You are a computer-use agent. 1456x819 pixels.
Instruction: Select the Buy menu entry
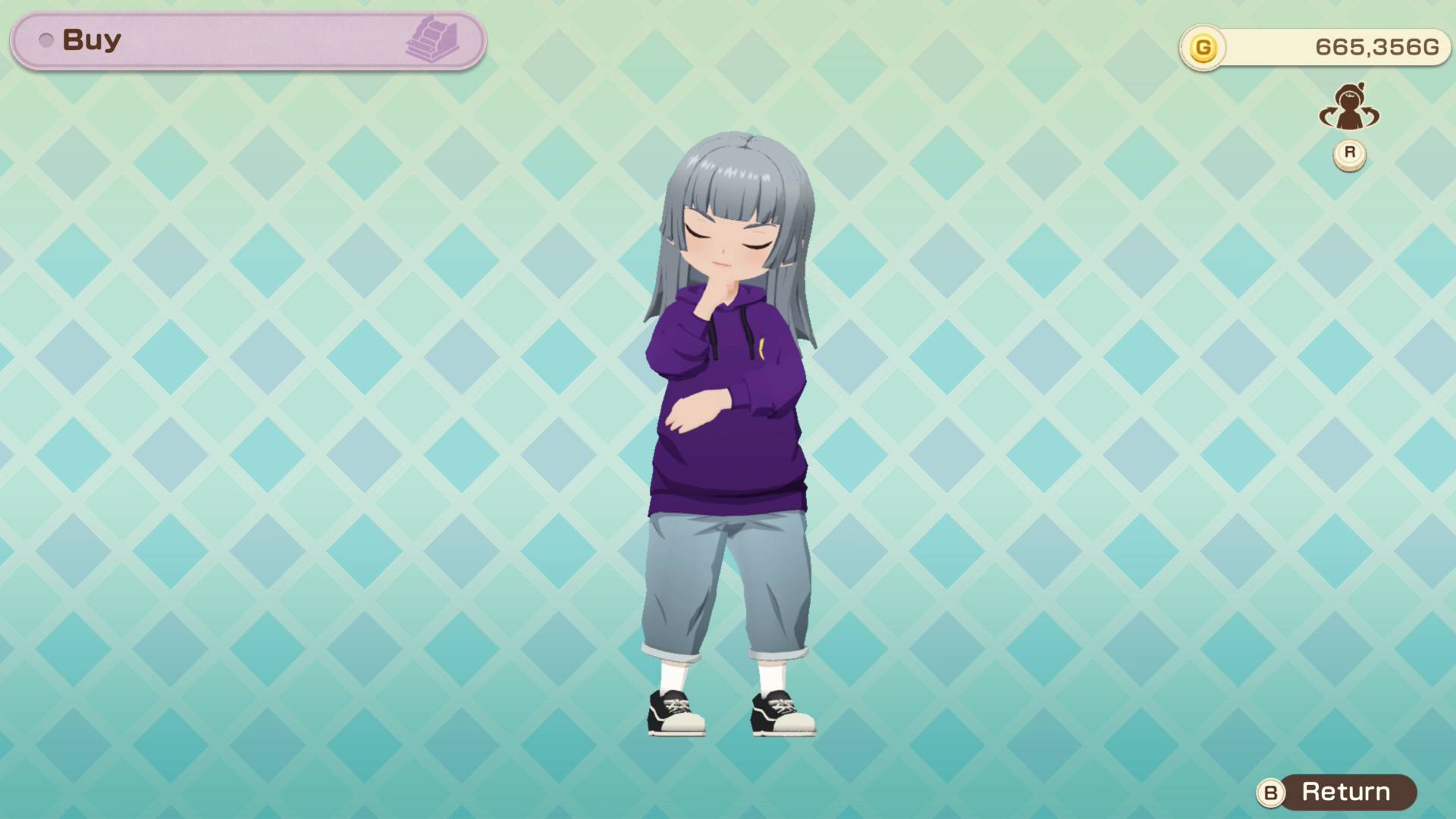91,39
